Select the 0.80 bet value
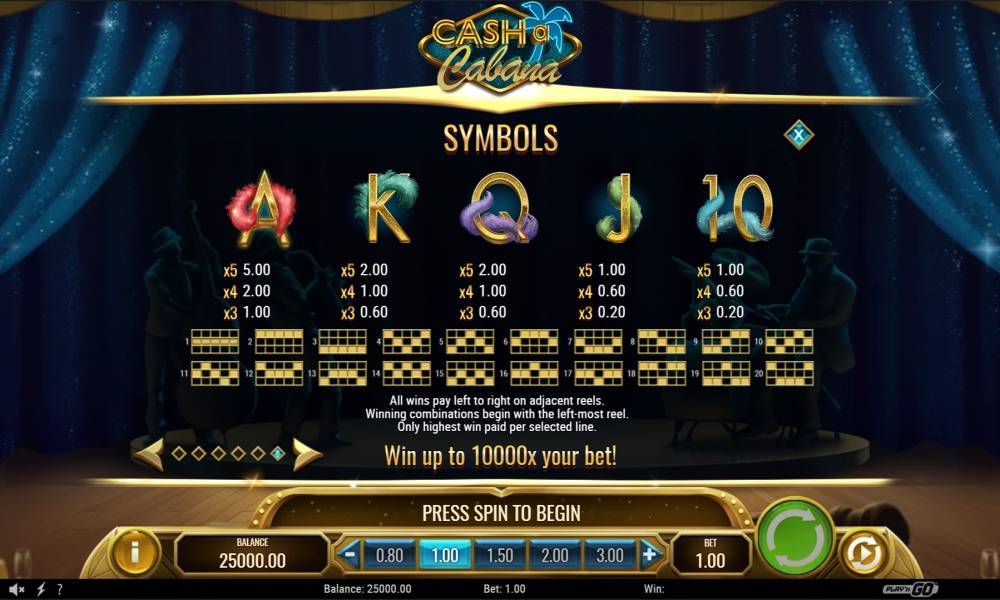 point(388,554)
